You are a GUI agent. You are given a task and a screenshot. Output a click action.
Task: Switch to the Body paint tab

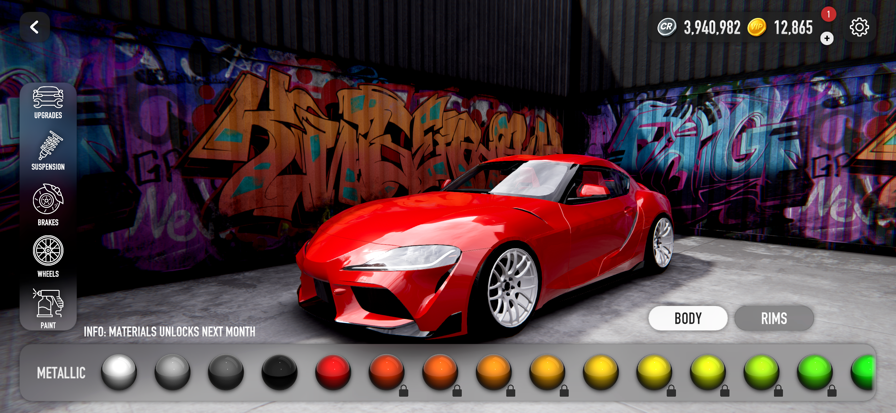pyautogui.click(x=688, y=319)
